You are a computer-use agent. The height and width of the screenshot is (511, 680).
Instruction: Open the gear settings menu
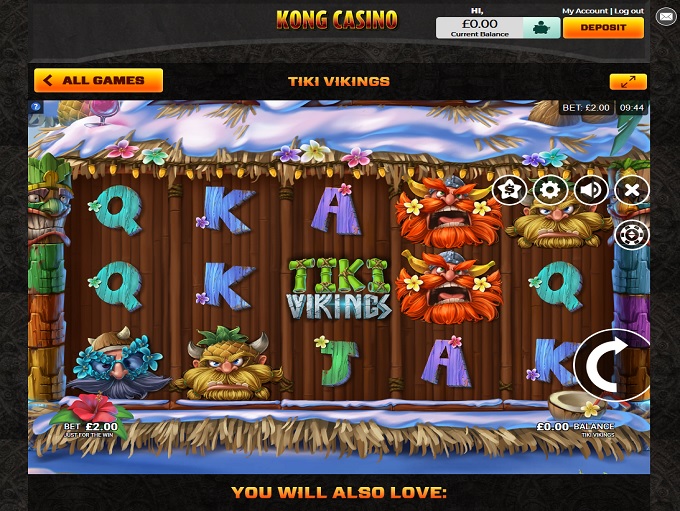[x=550, y=189]
